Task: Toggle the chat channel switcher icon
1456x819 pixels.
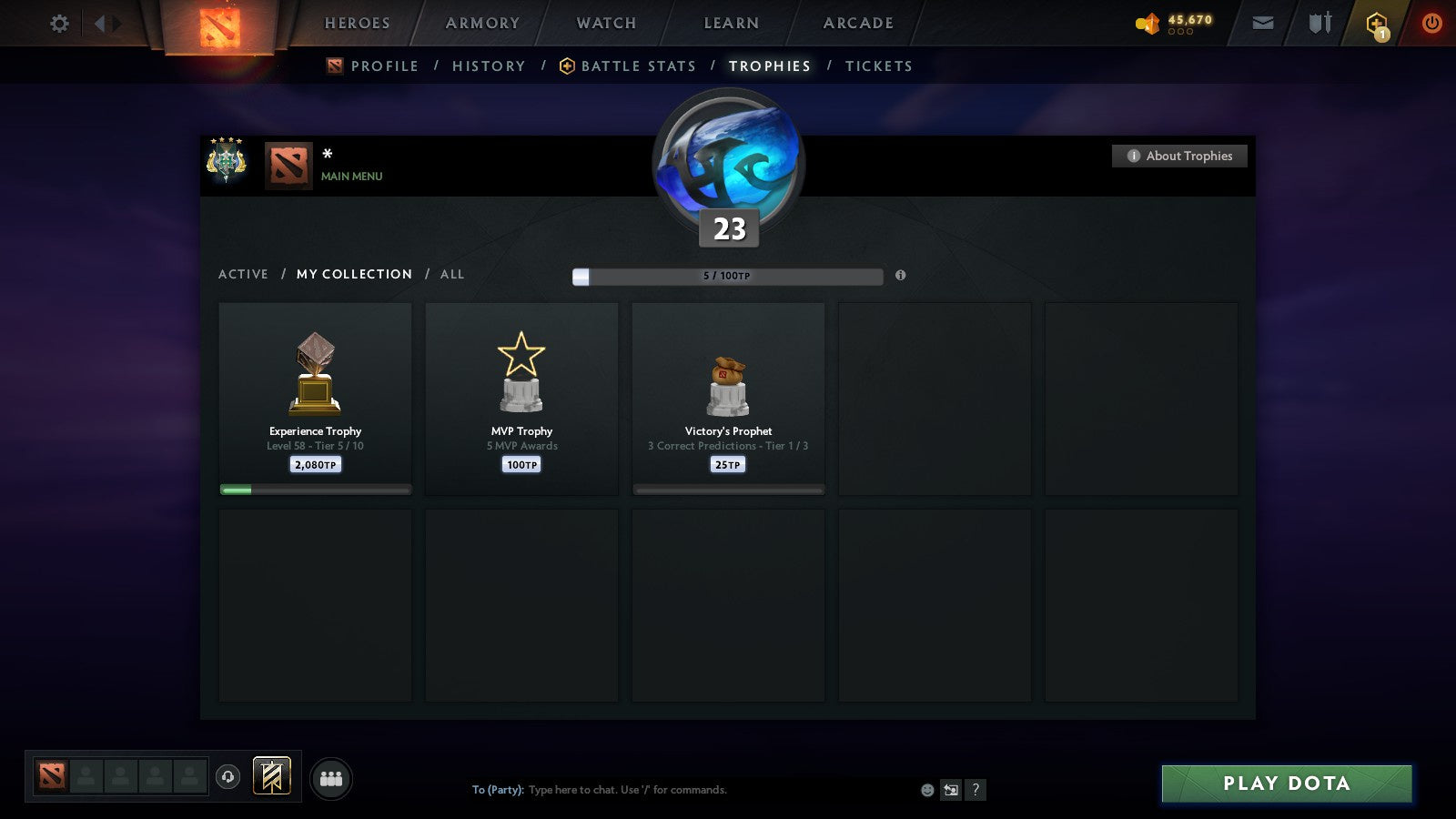Action: [949, 790]
